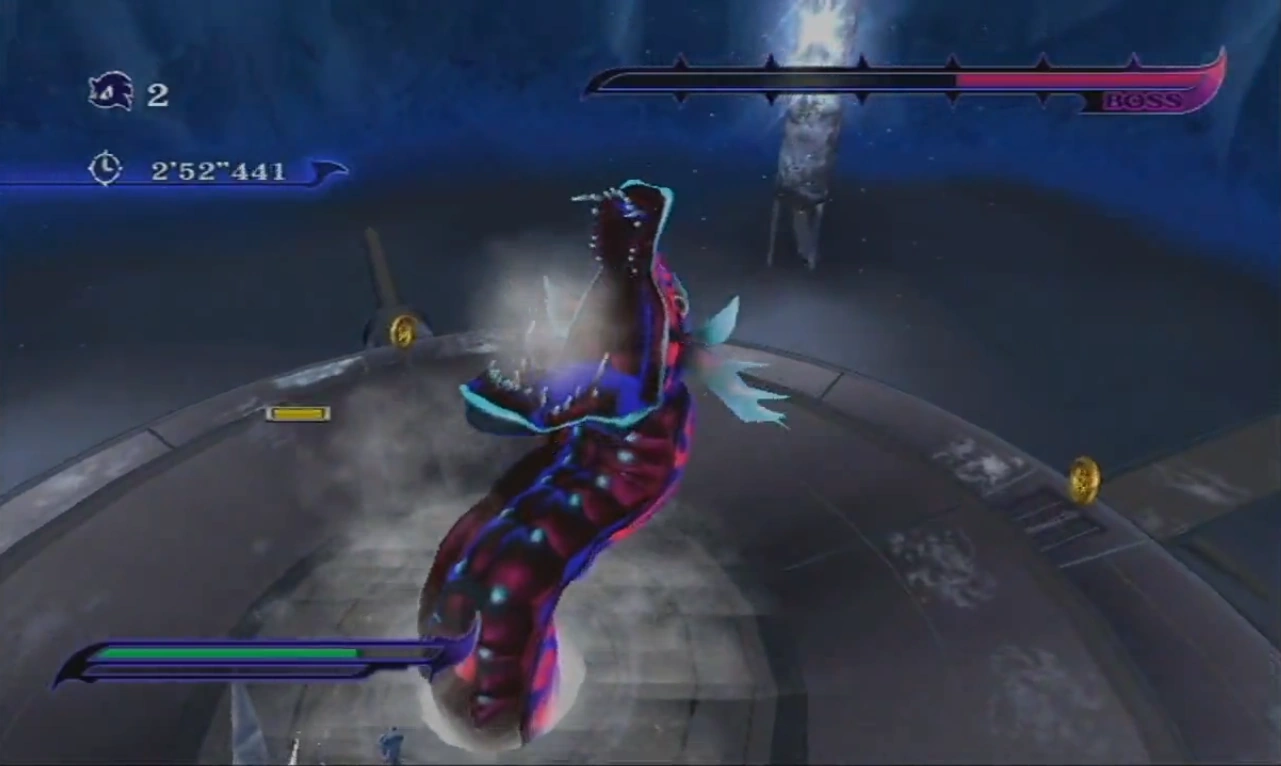Click the Werehog head lives icon
The image size is (1281, 766).
110,92
